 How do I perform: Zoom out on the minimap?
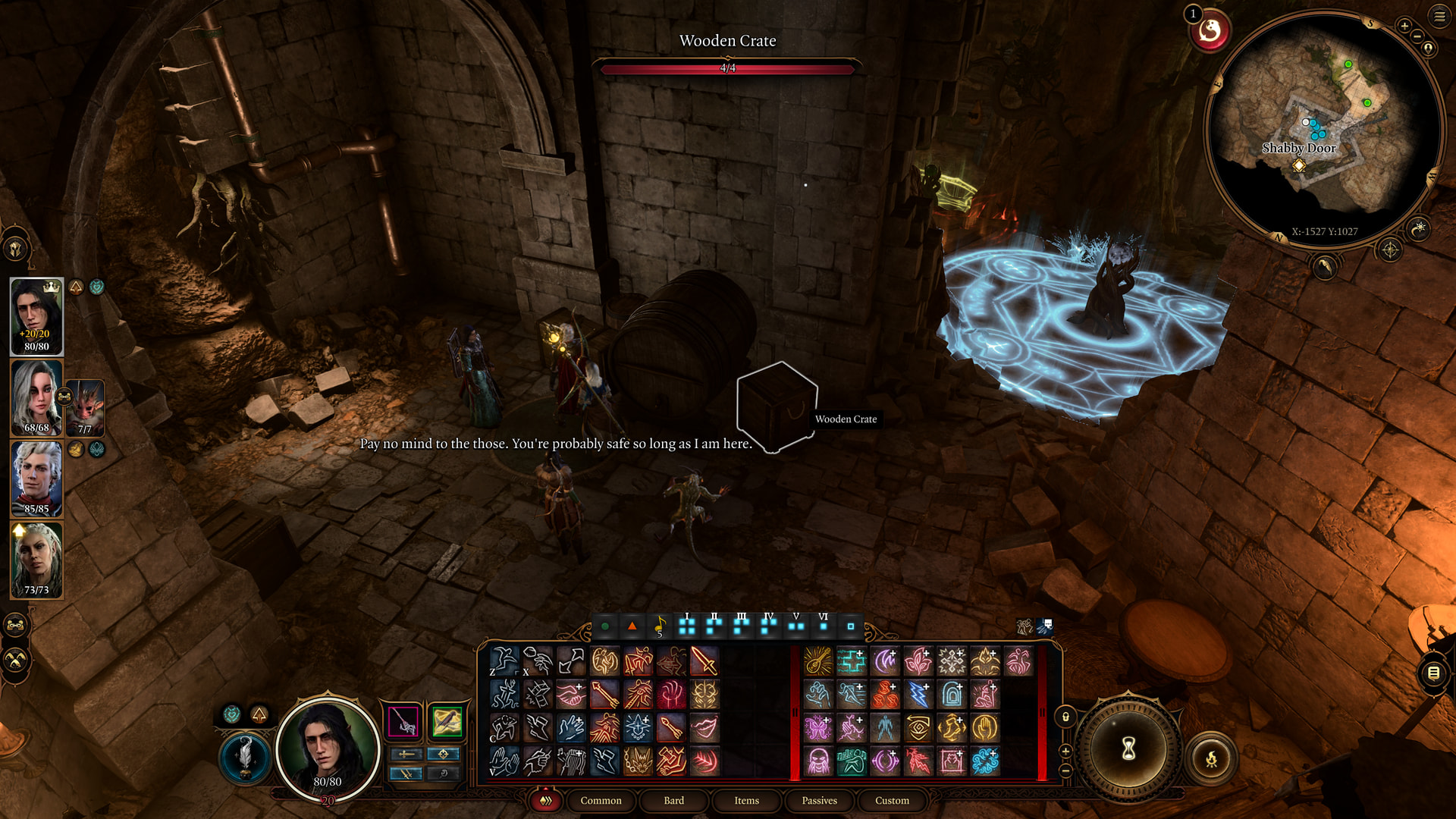(x=1417, y=36)
